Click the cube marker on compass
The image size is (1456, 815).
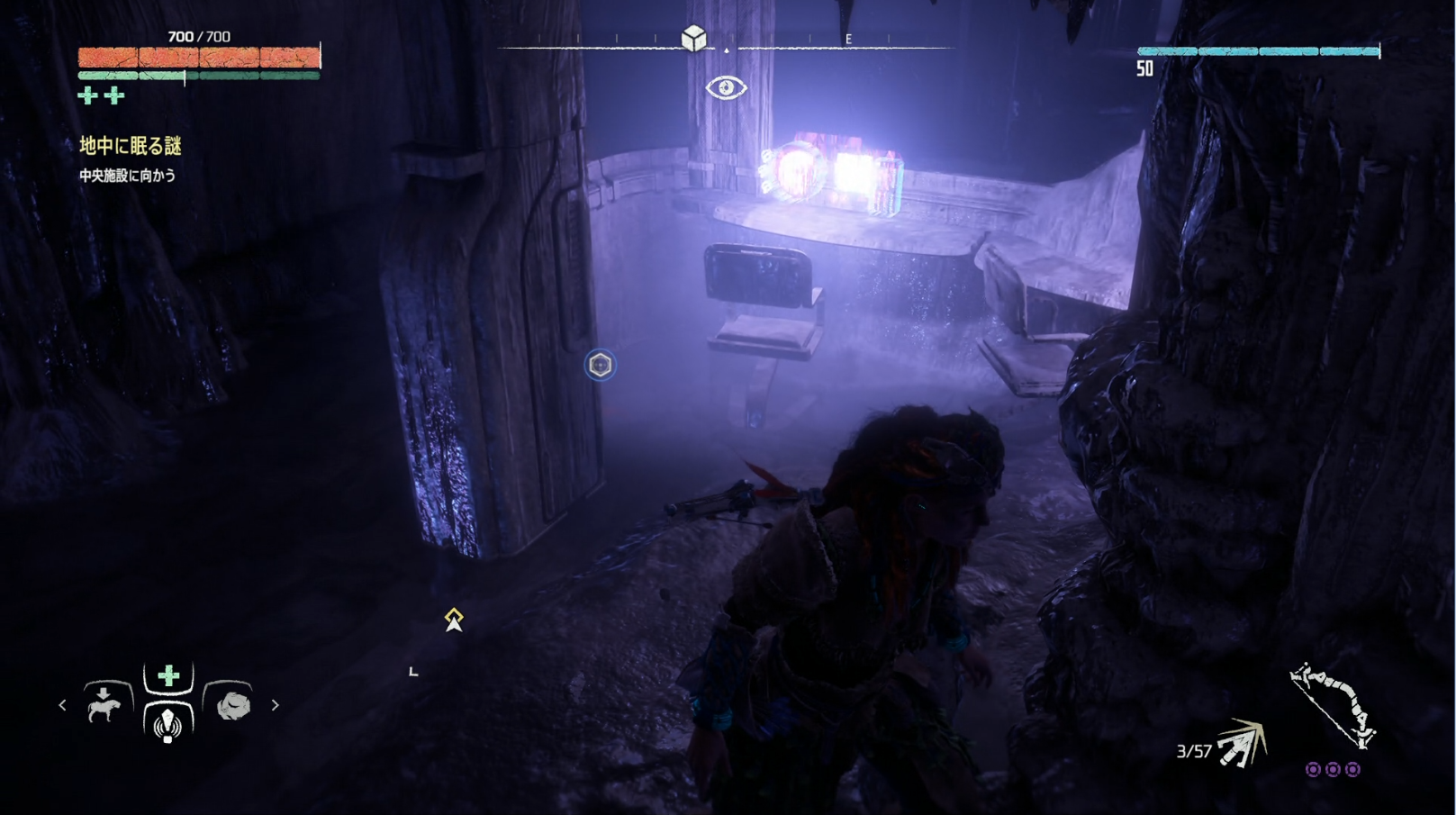693,39
